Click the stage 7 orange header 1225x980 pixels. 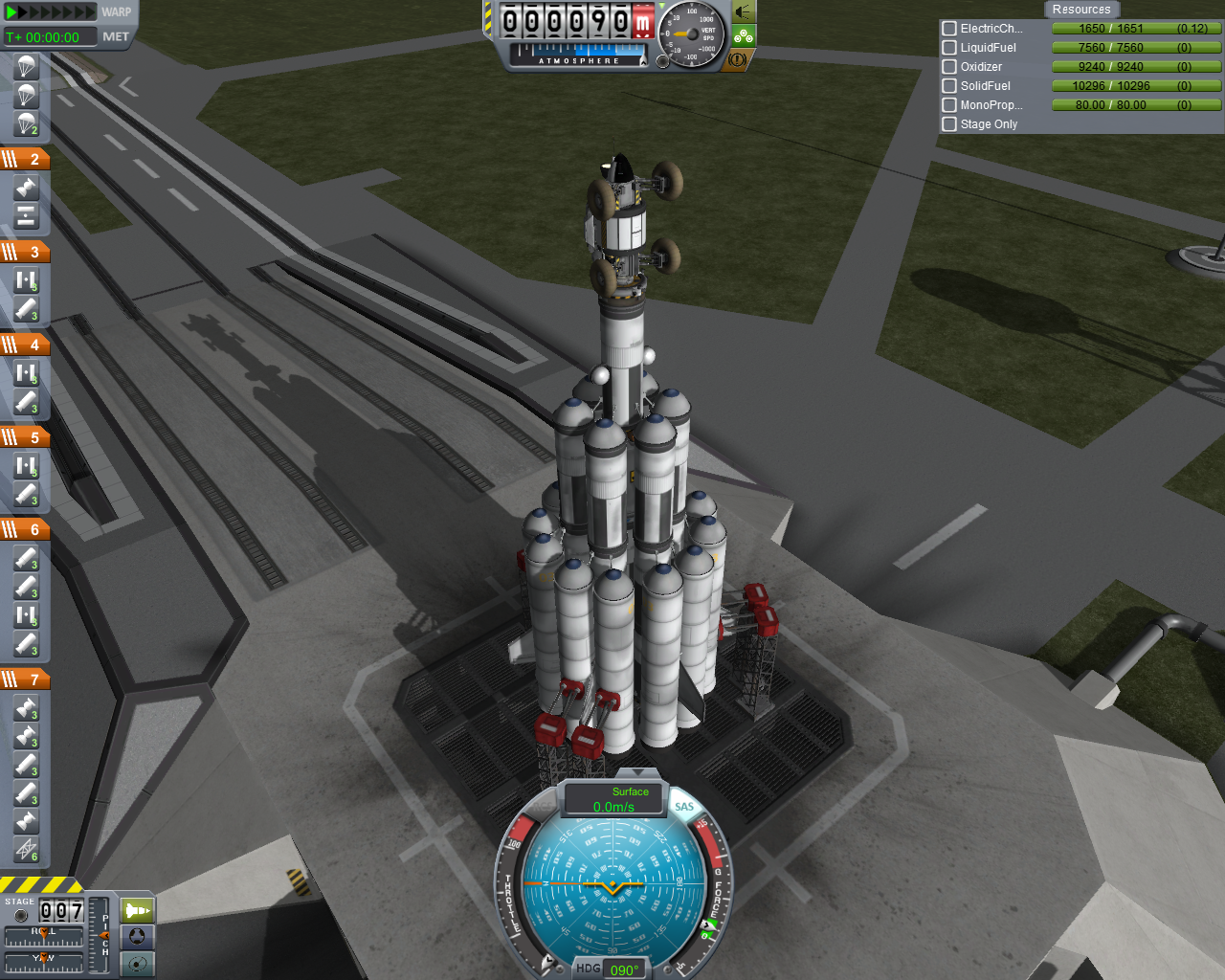pos(25,679)
